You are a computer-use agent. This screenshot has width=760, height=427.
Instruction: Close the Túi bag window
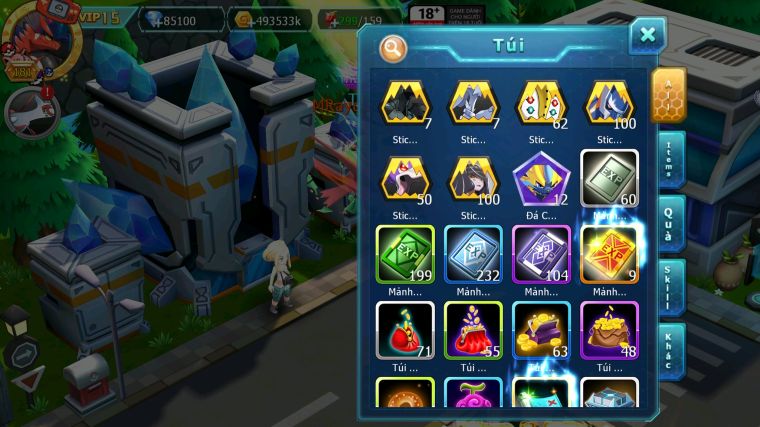[647, 36]
